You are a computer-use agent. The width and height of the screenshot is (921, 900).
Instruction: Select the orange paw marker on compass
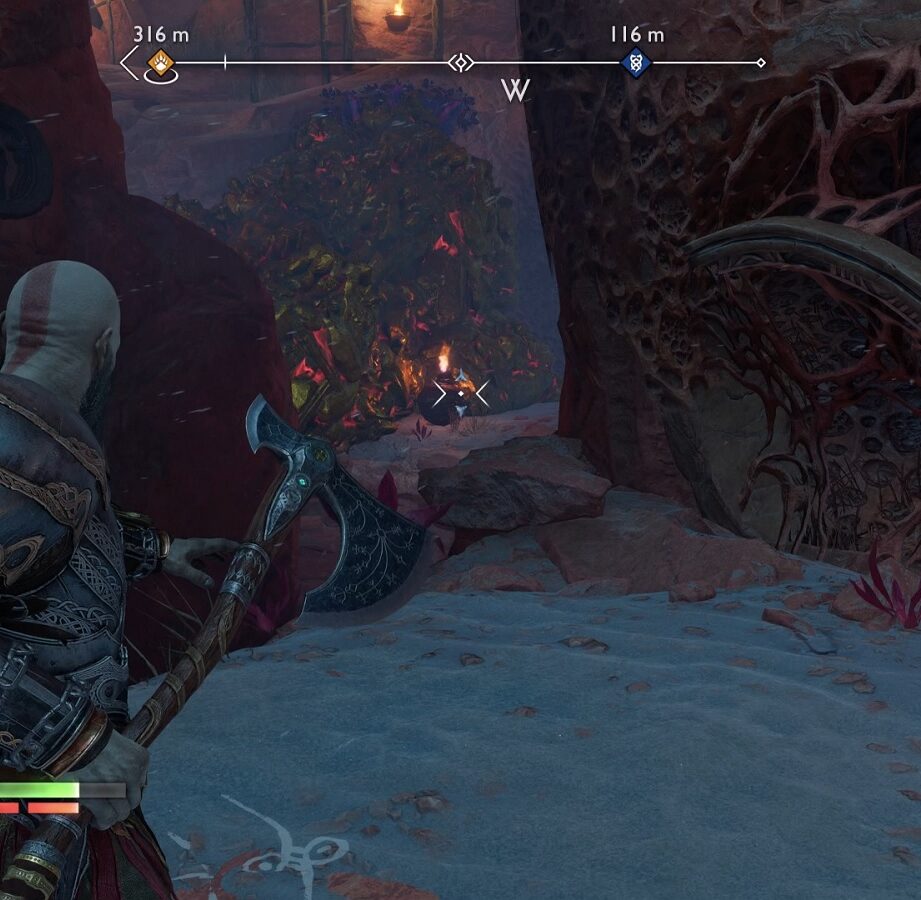160,64
